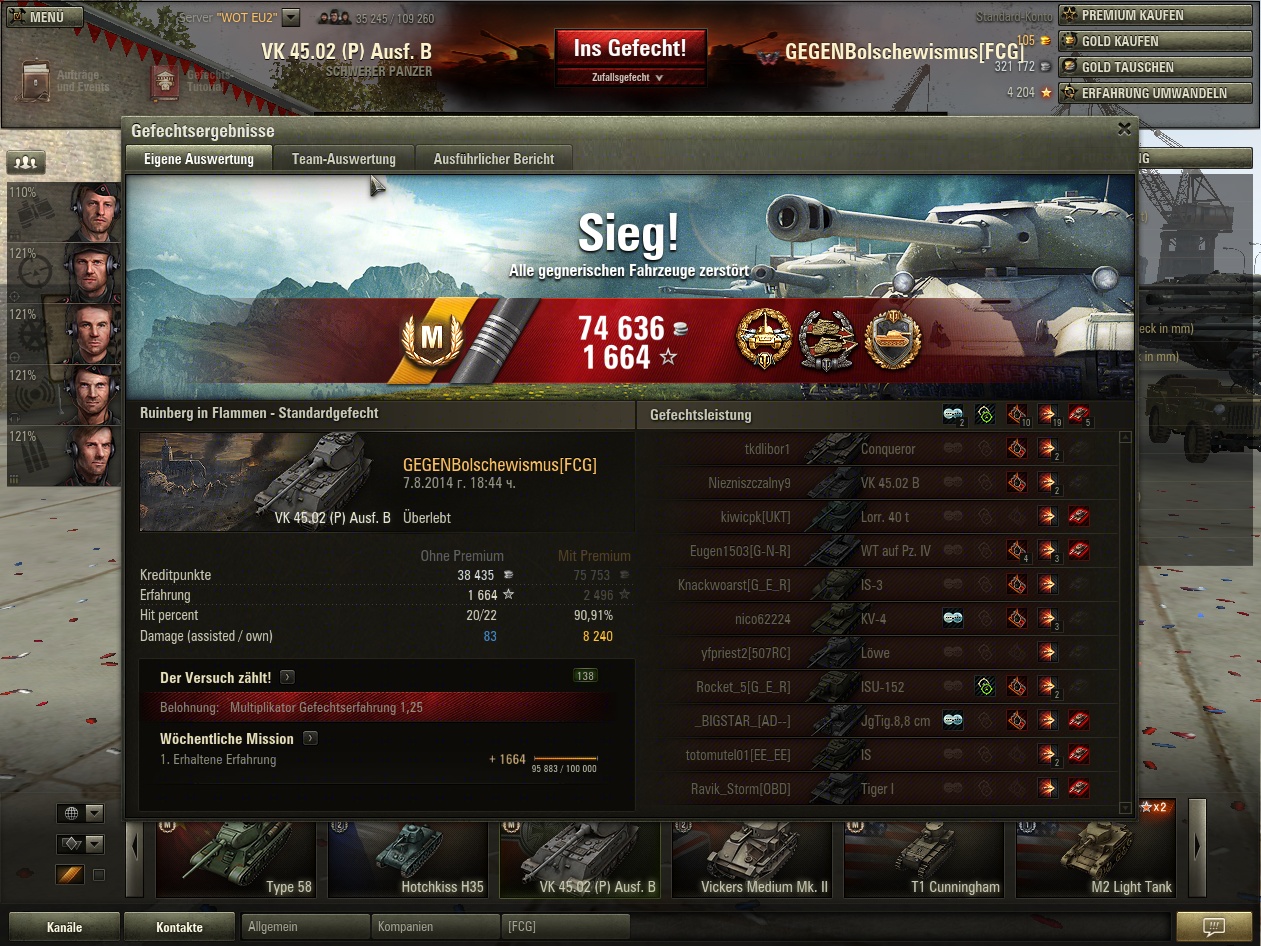Click the PREMIUM KAUFEN button
This screenshot has width=1261, height=946.
point(1156,15)
